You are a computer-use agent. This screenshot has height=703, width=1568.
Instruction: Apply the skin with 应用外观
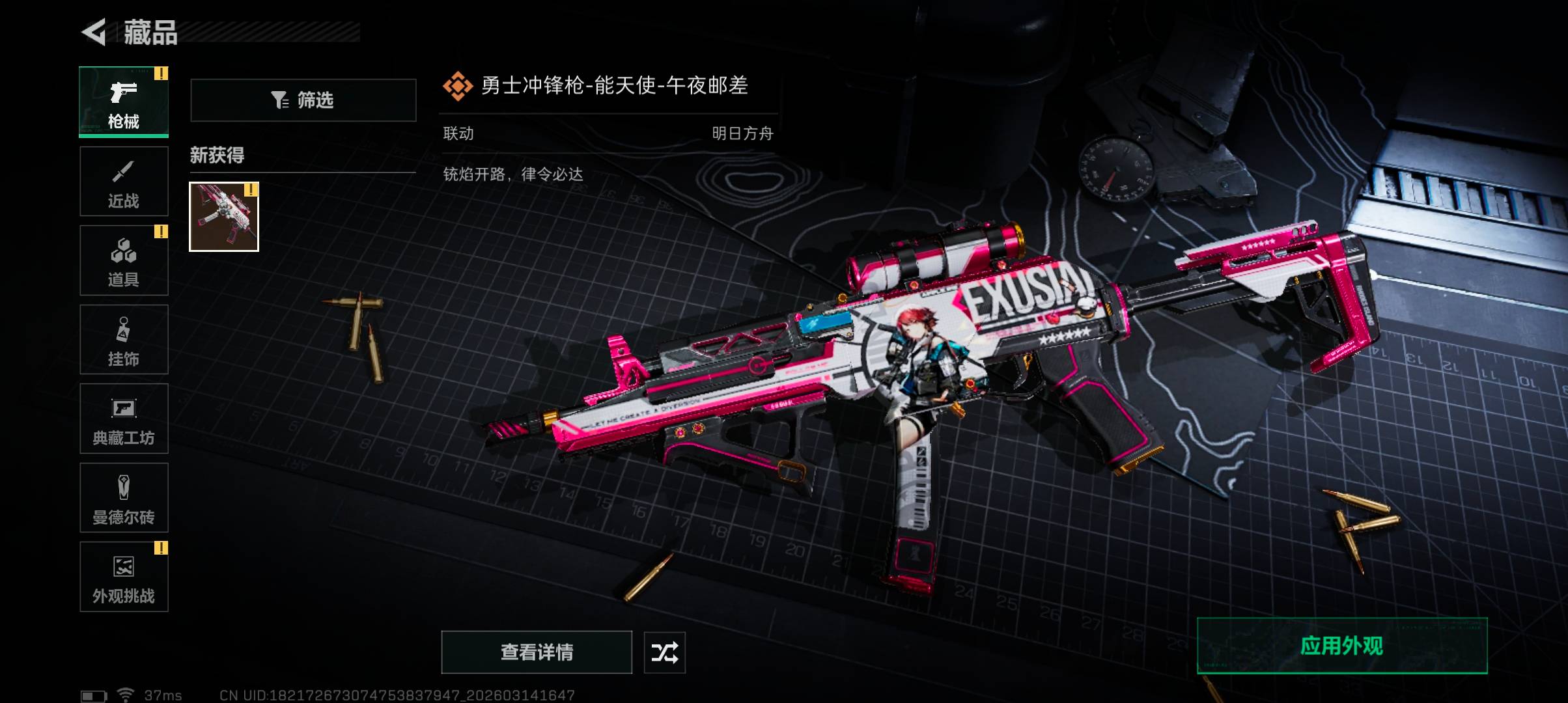(x=1342, y=646)
